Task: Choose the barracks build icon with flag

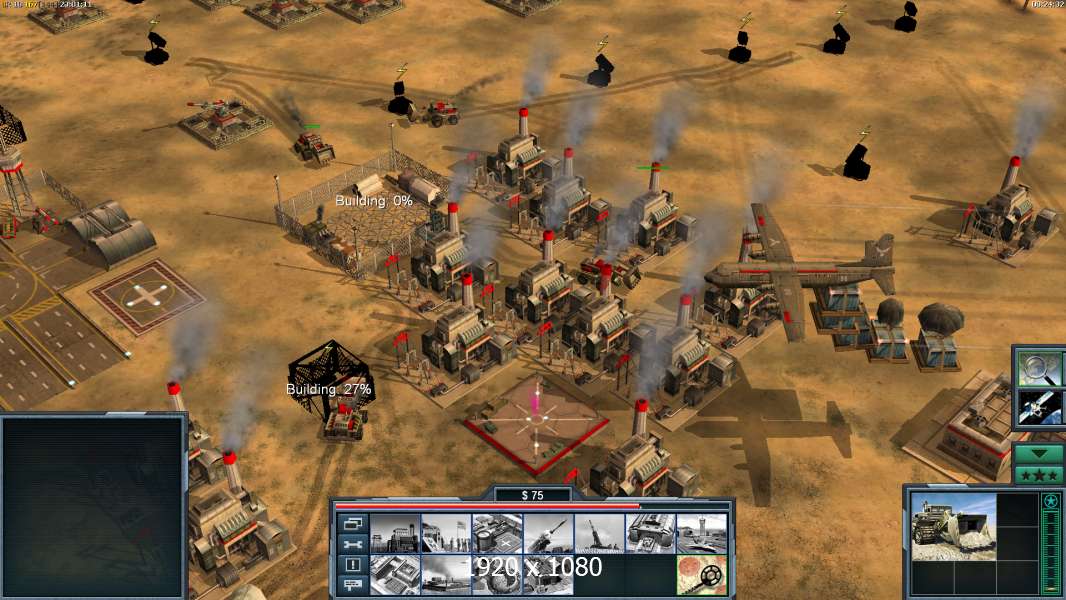Action: (445, 534)
